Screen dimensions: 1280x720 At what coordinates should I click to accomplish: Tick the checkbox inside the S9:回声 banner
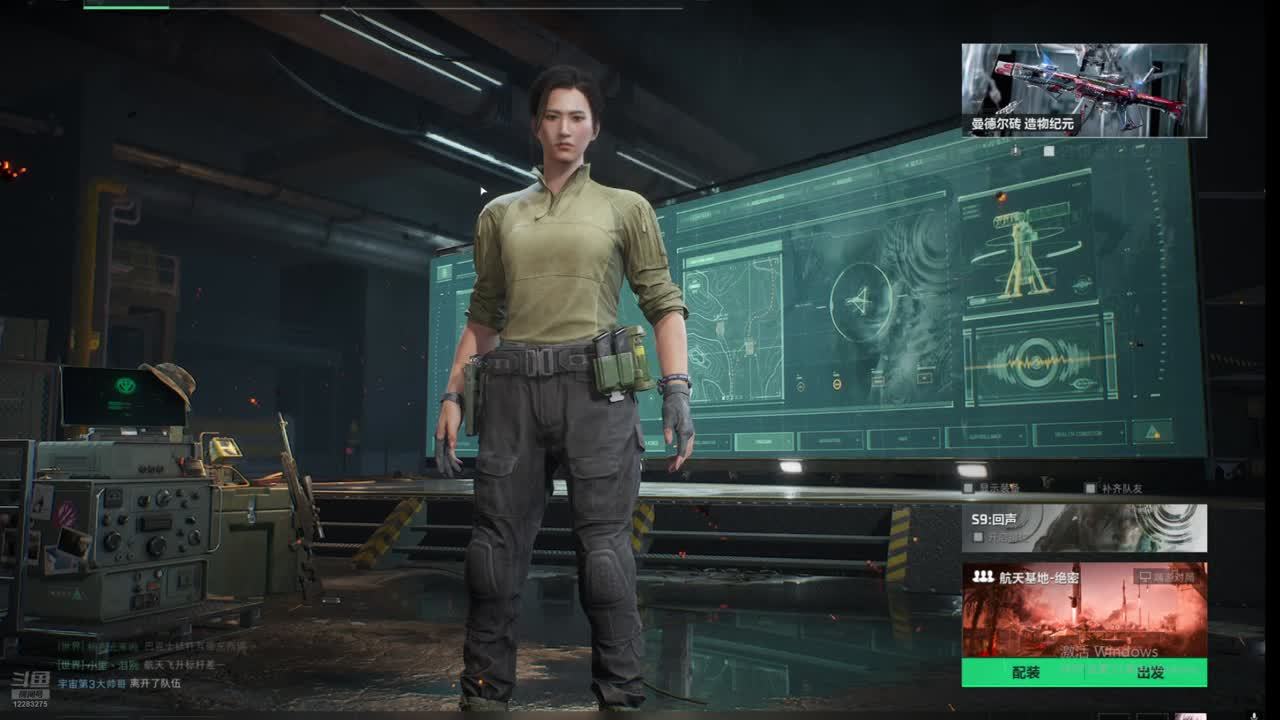(978, 538)
